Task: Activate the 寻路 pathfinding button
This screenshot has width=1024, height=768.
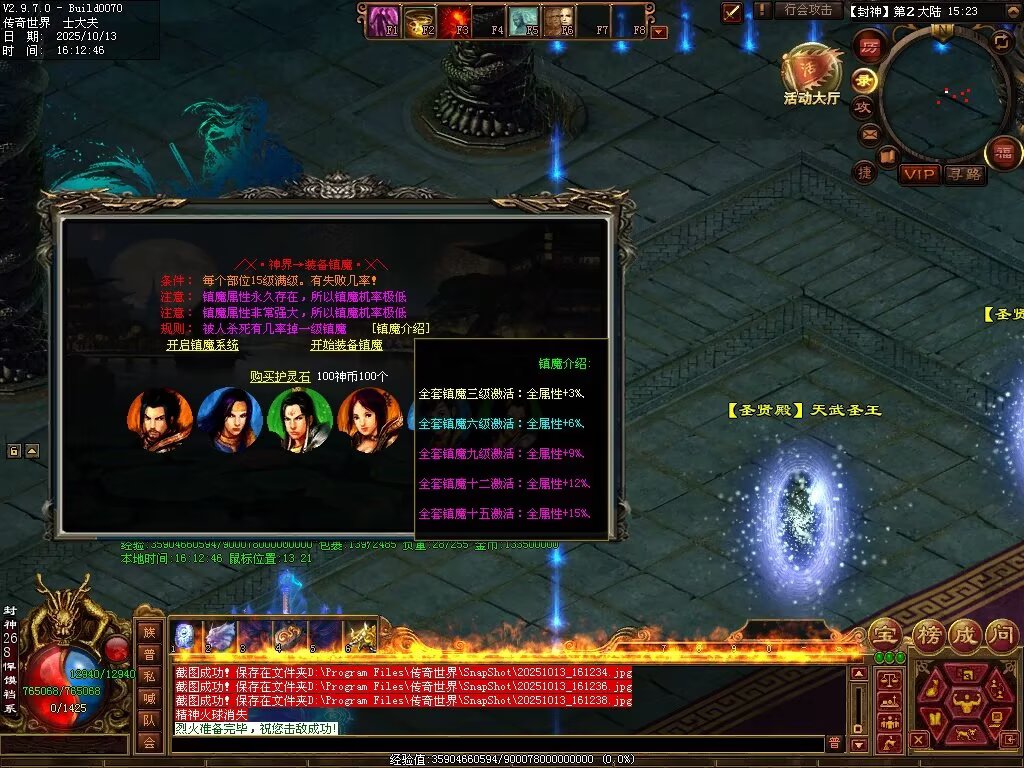Action: point(965,174)
